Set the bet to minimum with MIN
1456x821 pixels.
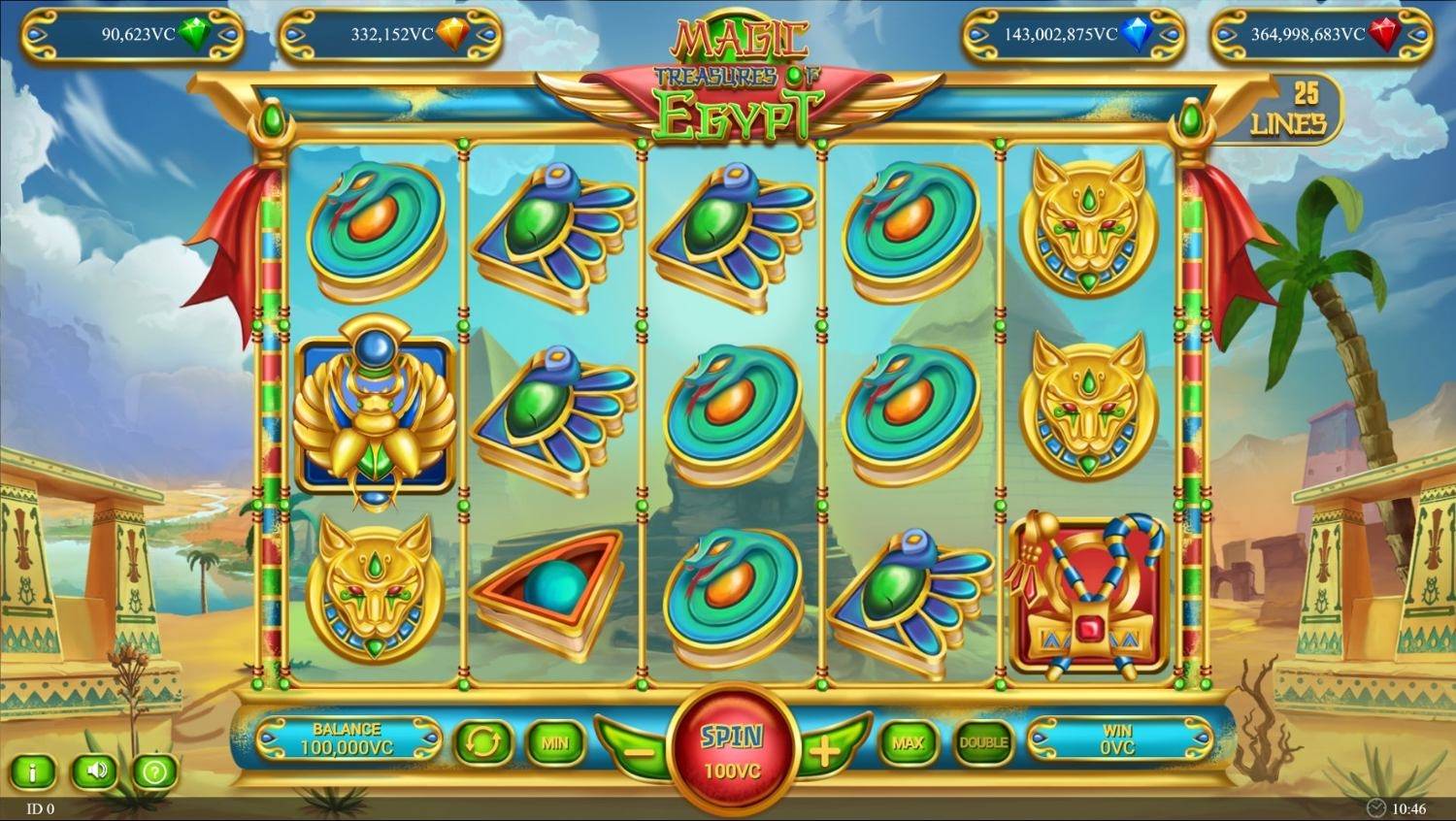pos(554,743)
